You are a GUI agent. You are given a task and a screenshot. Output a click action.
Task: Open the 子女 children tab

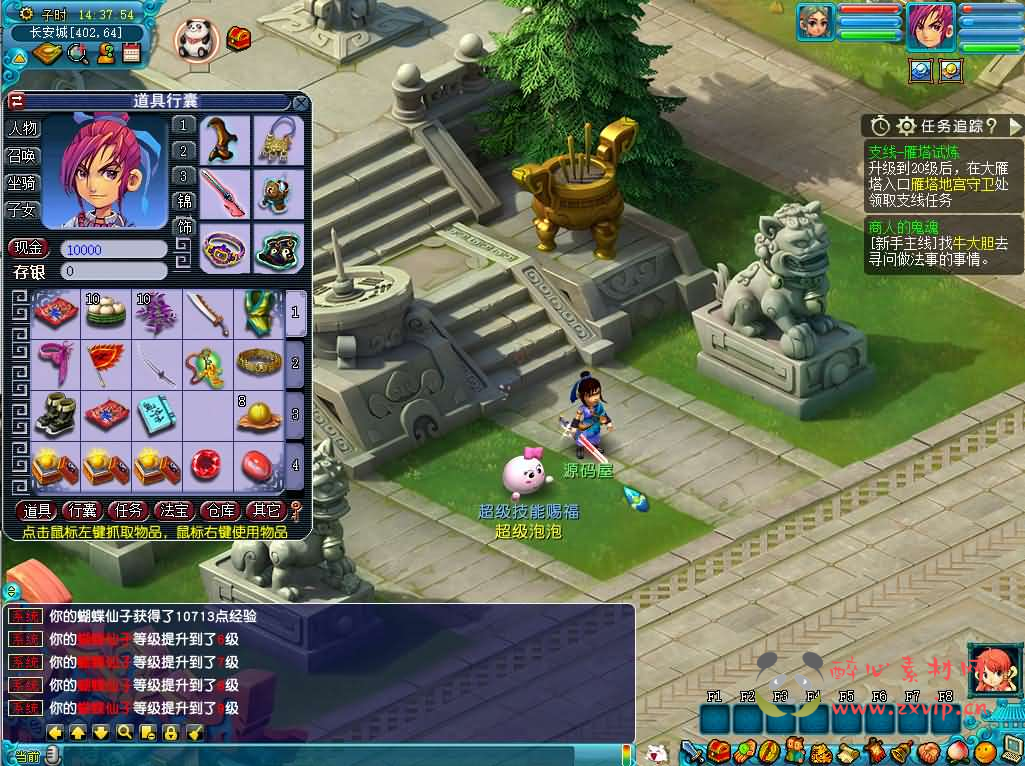[x=22, y=210]
